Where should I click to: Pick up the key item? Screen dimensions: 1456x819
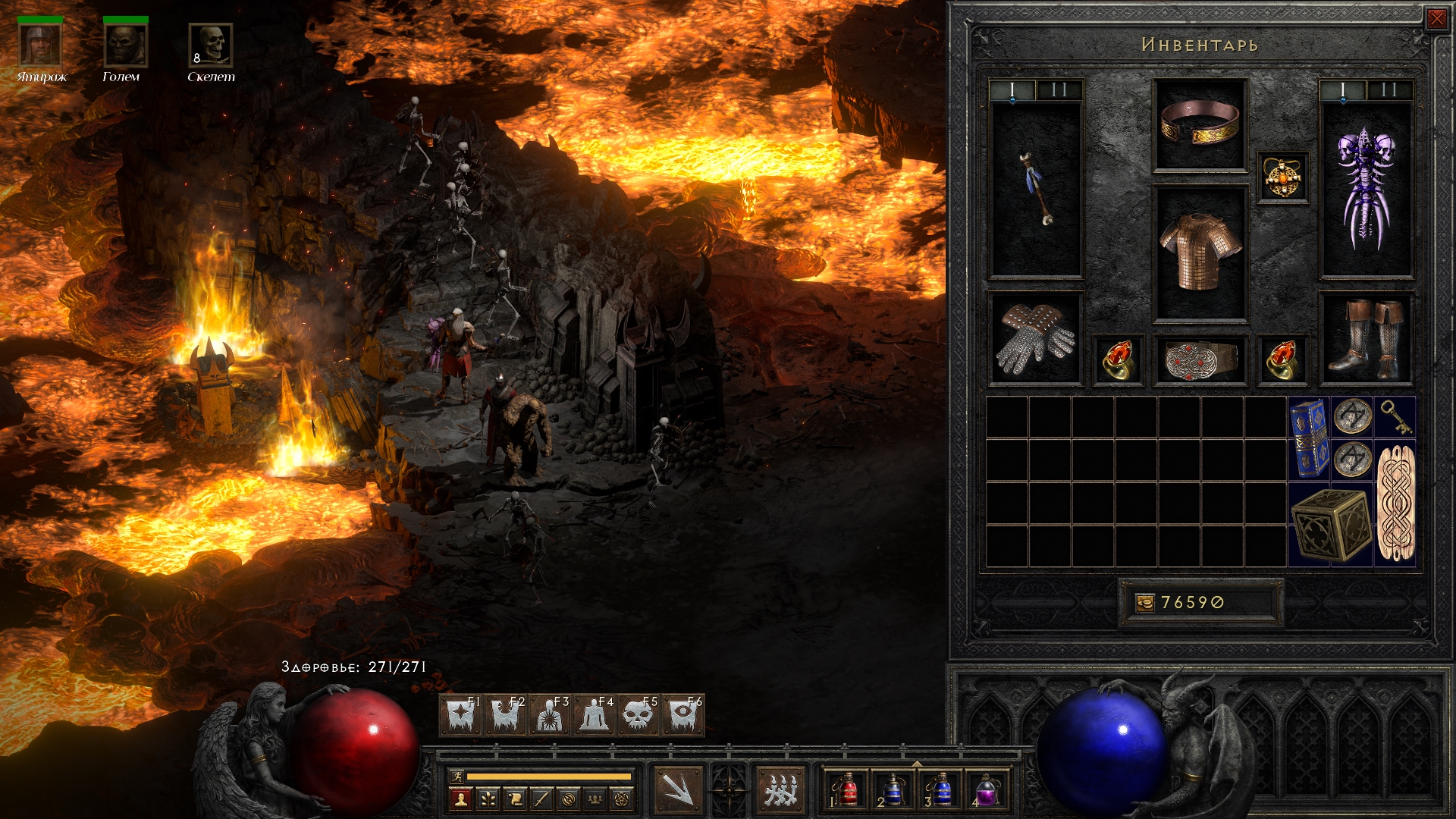(x=1395, y=416)
